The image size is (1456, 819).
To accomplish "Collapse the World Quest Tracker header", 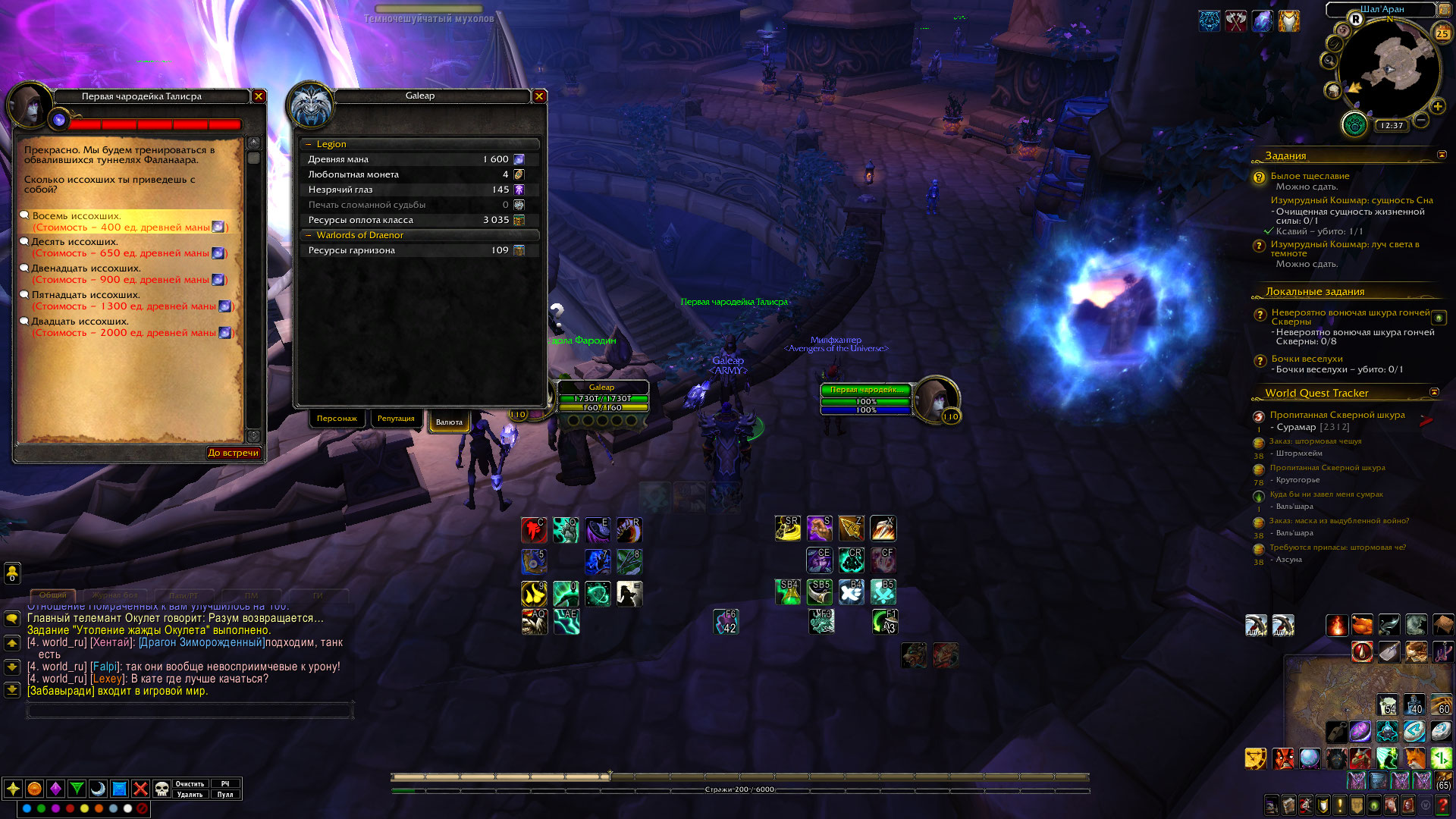I will coord(1434,392).
